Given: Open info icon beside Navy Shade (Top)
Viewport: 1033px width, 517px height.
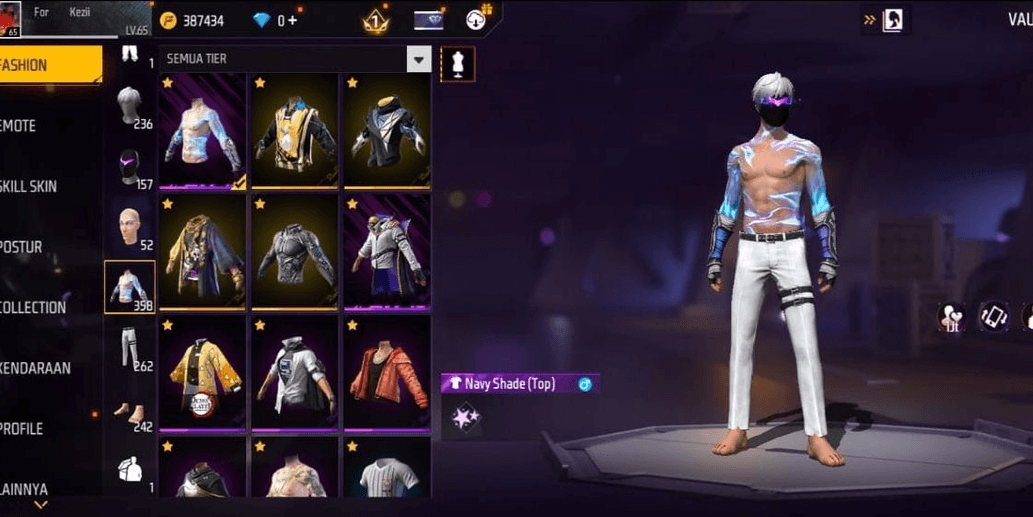Looking at the screenshot, I should point(585,384).
